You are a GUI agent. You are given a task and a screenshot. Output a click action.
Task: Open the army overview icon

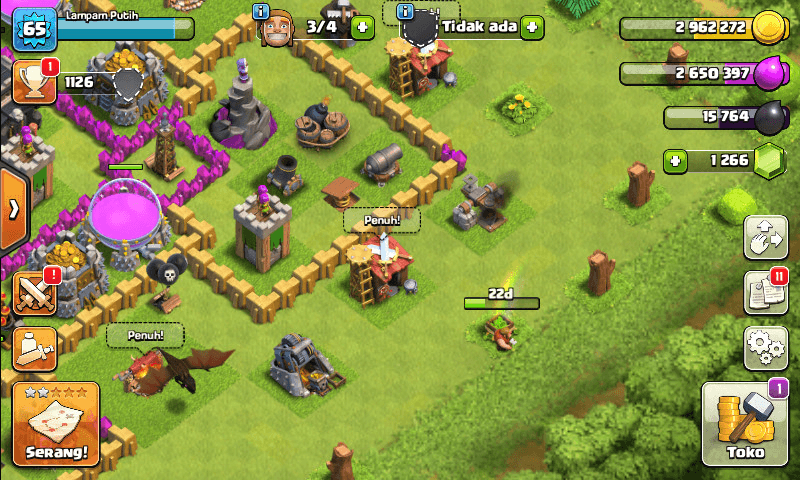pos(33,348)
